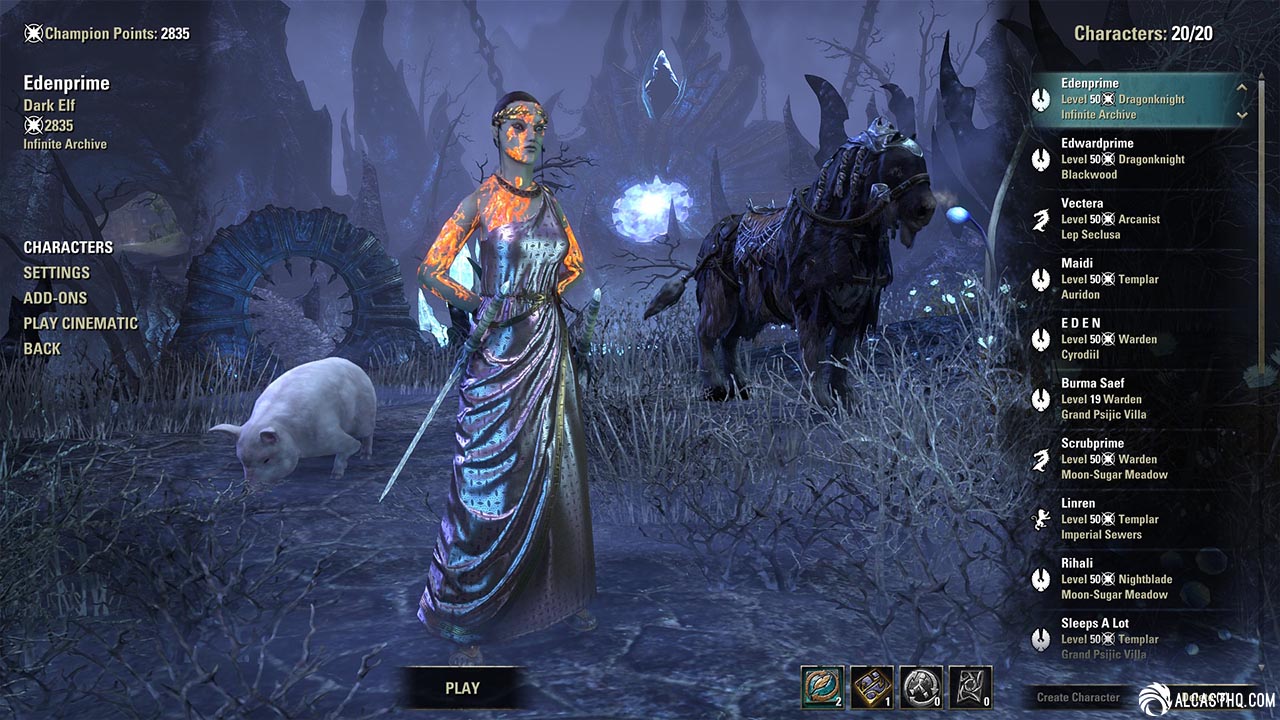1280x720 pixels.
Task: Go BACK to the previous screen
Action: [42, 349]
